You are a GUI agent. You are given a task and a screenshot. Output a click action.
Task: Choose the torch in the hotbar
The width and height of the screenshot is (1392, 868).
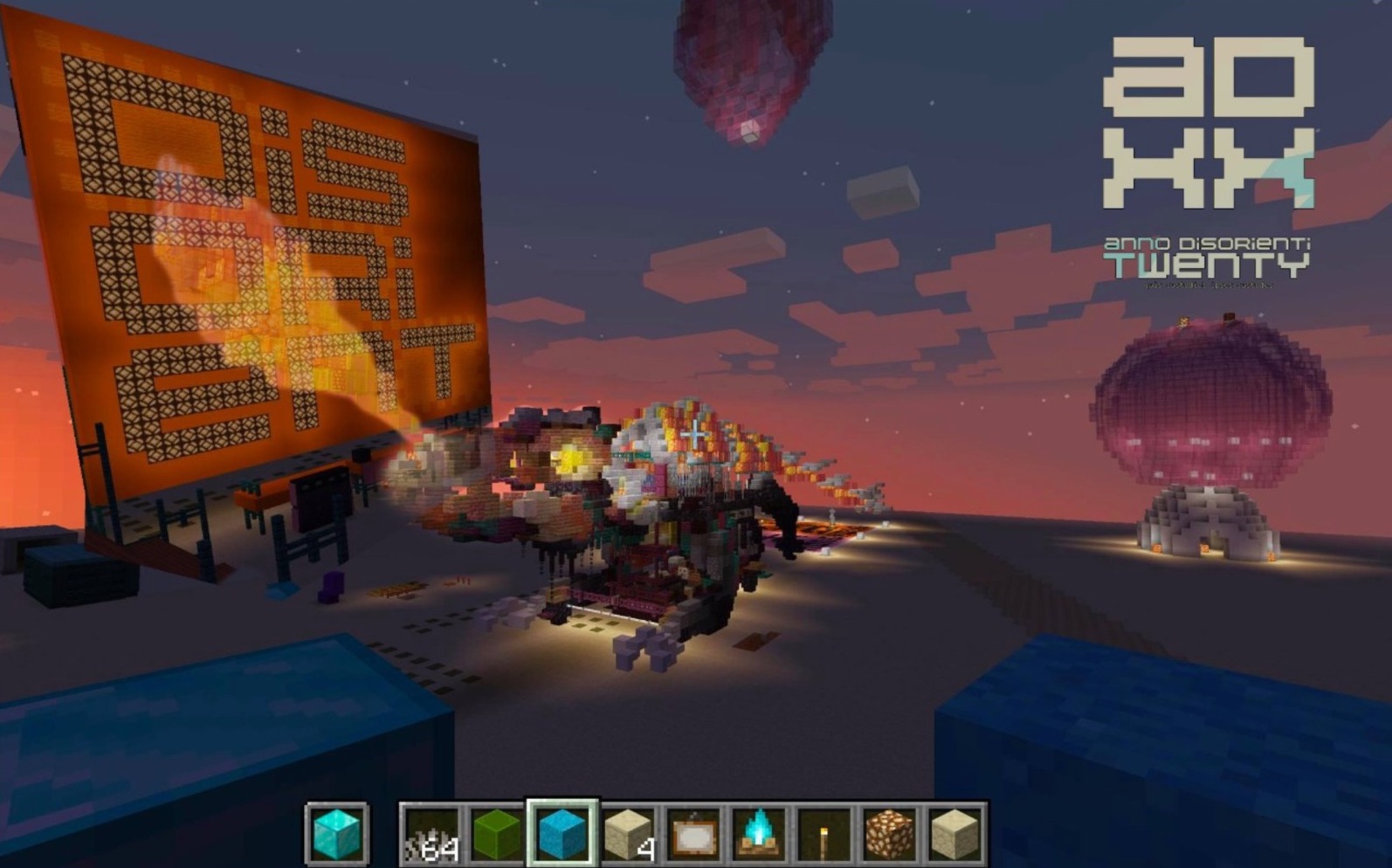pyautogui.click(x=824, y=834)
